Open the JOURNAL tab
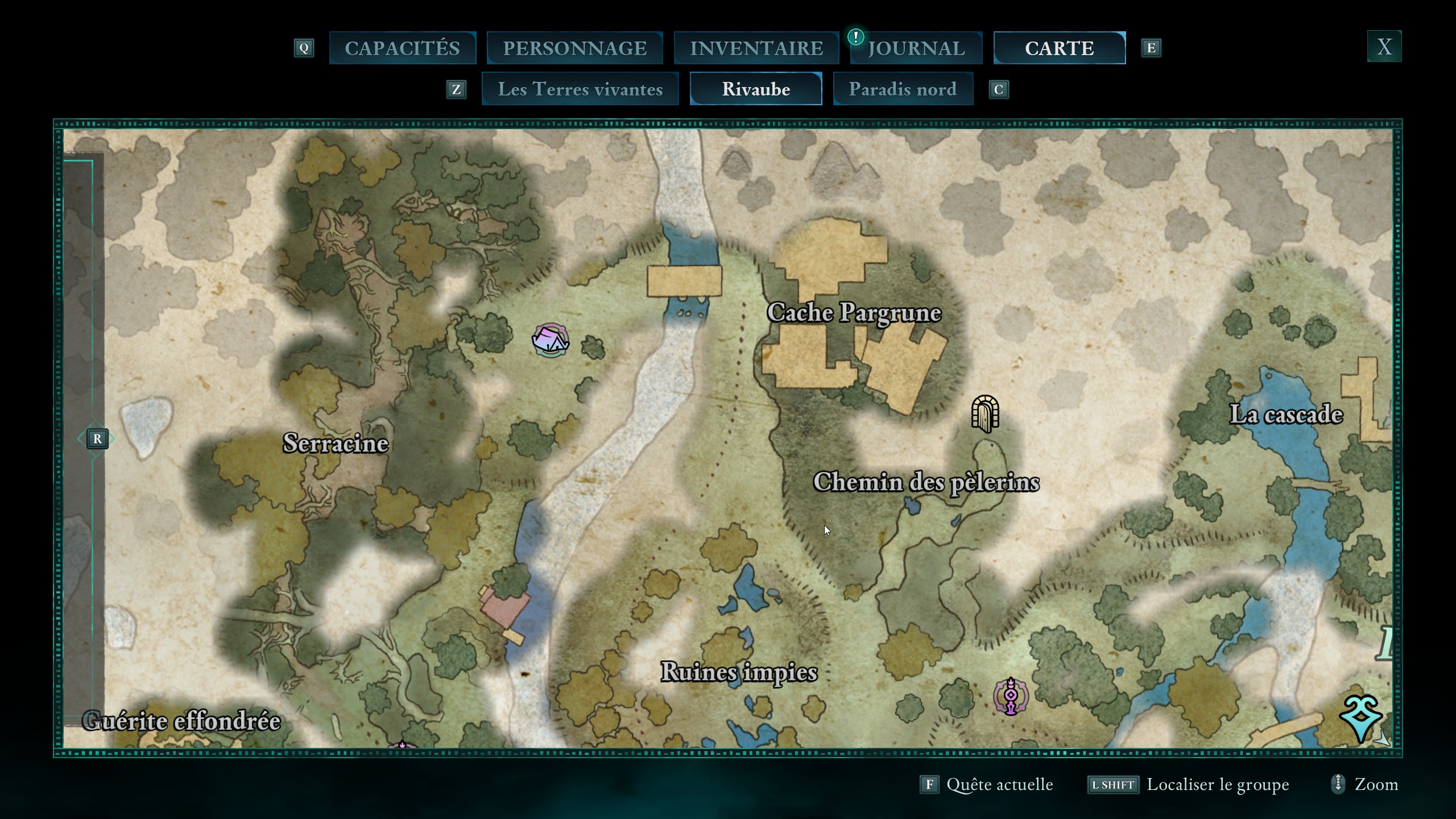This screenshot has height=819, width=1456. pos(916,48)
